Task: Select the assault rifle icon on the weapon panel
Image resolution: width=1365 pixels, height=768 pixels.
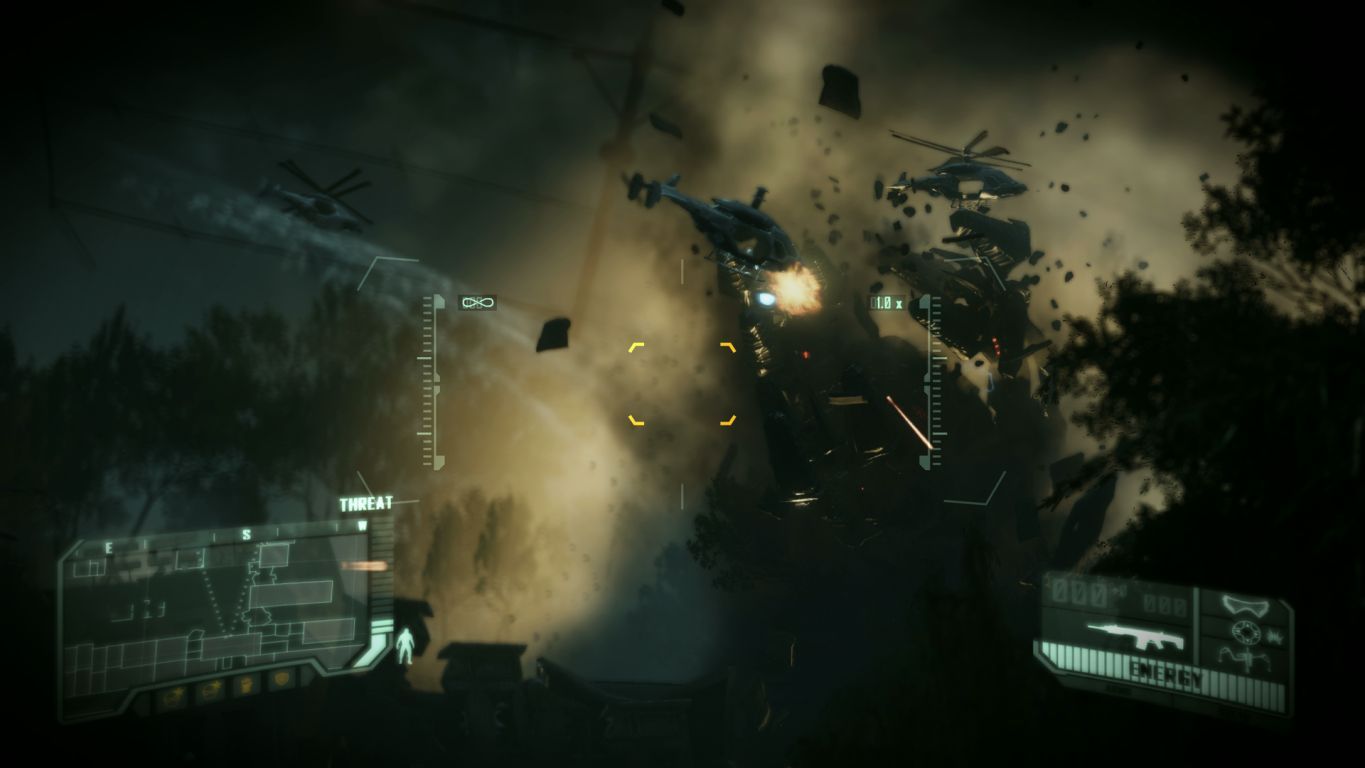Action: pos(1136,633)
